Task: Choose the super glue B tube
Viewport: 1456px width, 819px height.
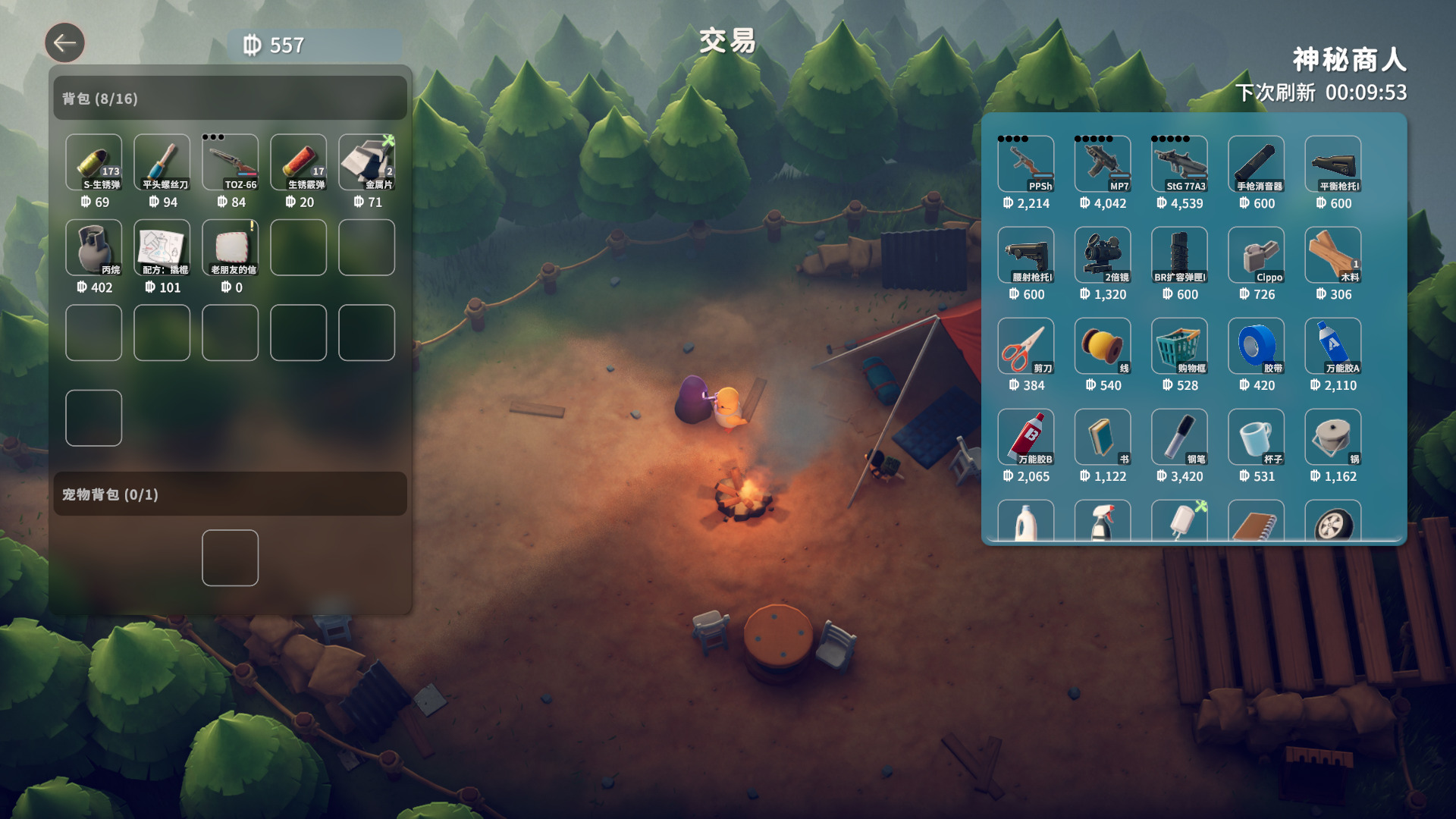Action: click(1025, 437)
